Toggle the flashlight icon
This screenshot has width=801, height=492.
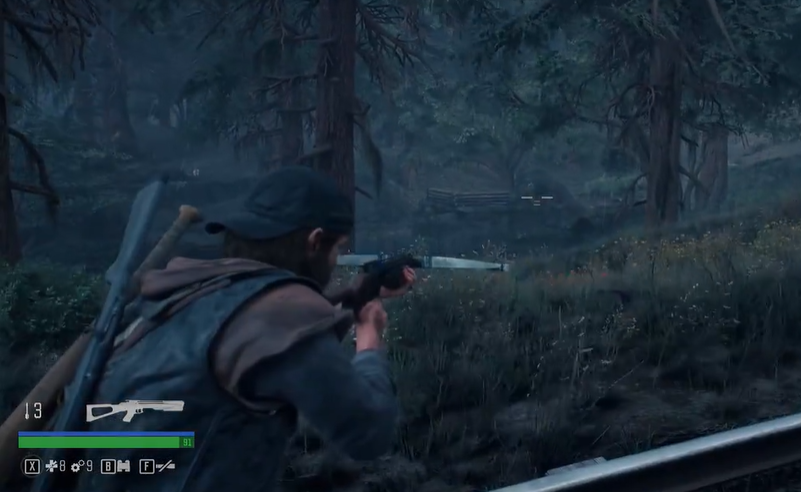pos(165,466)
